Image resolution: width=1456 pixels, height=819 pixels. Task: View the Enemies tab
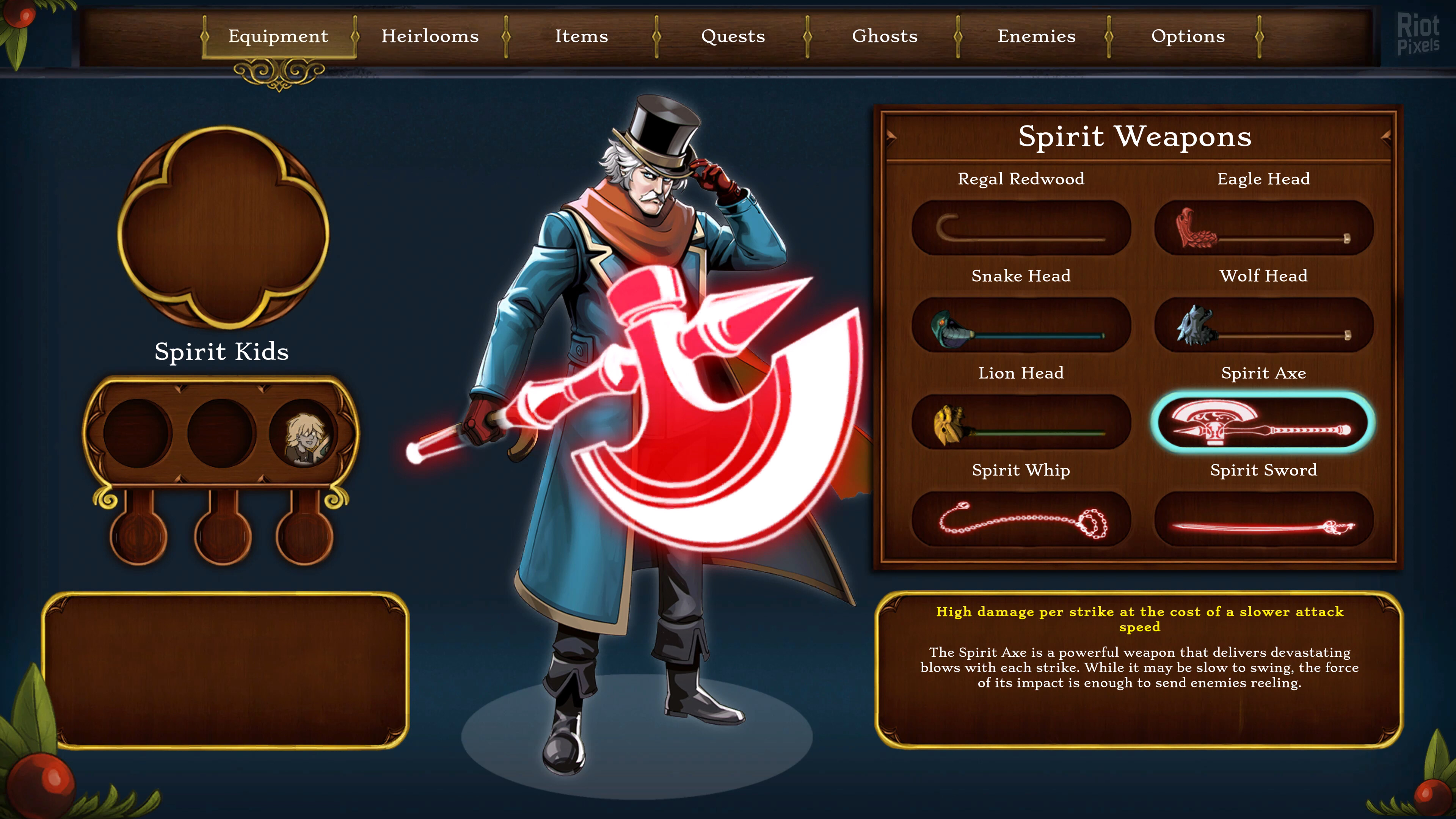pos(1036,36)
